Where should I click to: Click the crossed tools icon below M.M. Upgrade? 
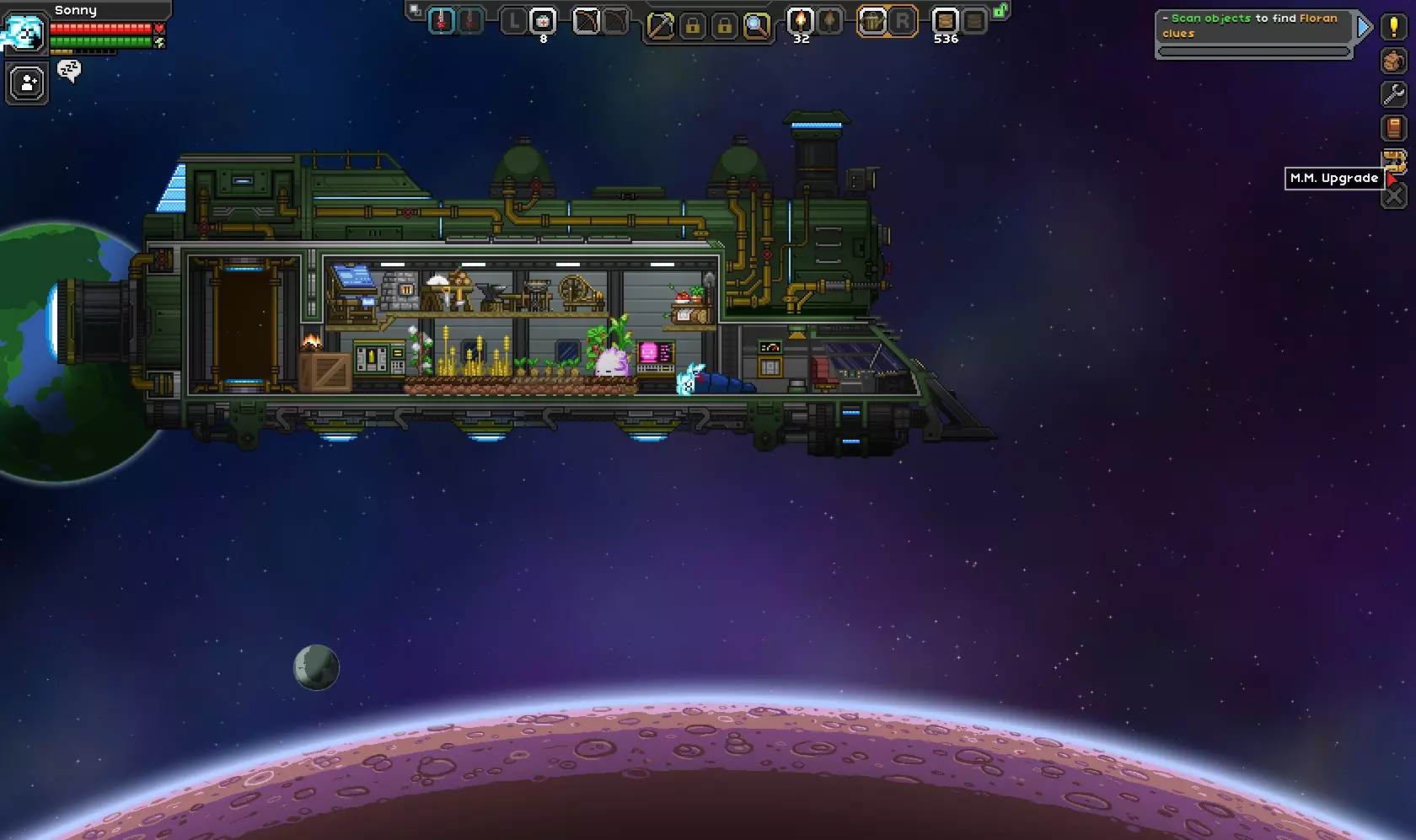point(1394,196)
